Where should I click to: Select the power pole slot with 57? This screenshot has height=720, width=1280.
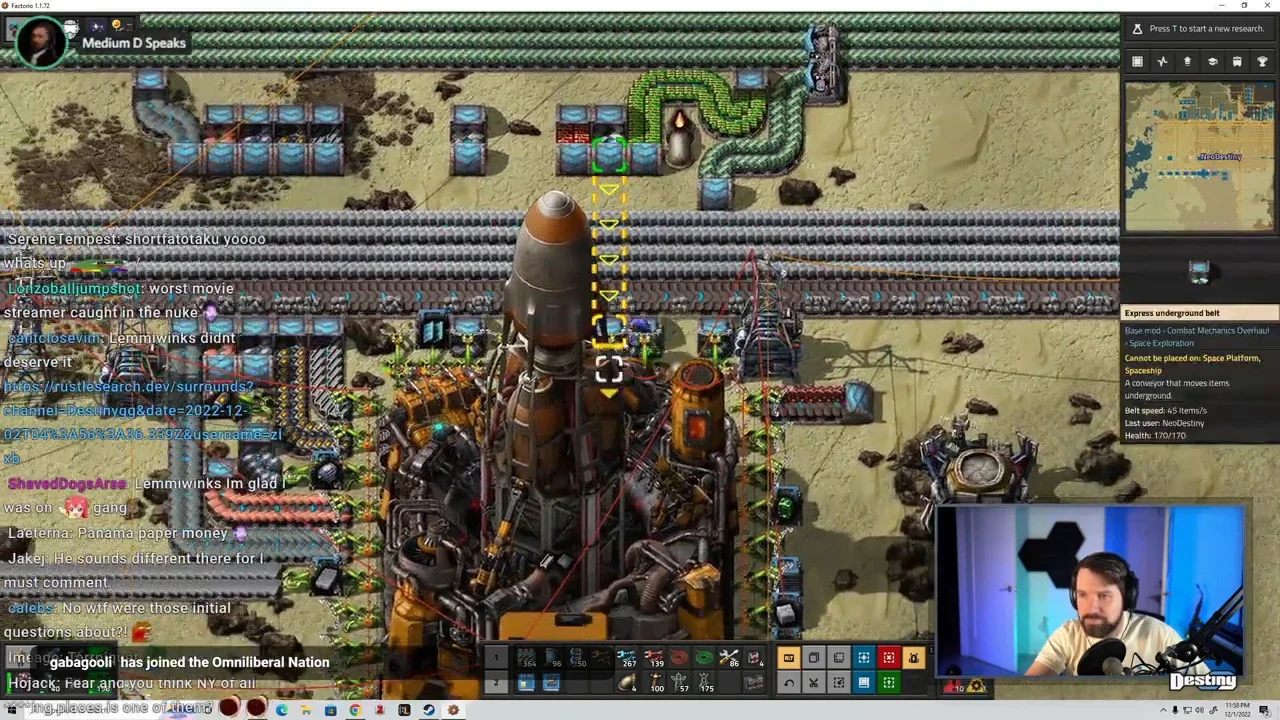[x=680, y=683]
